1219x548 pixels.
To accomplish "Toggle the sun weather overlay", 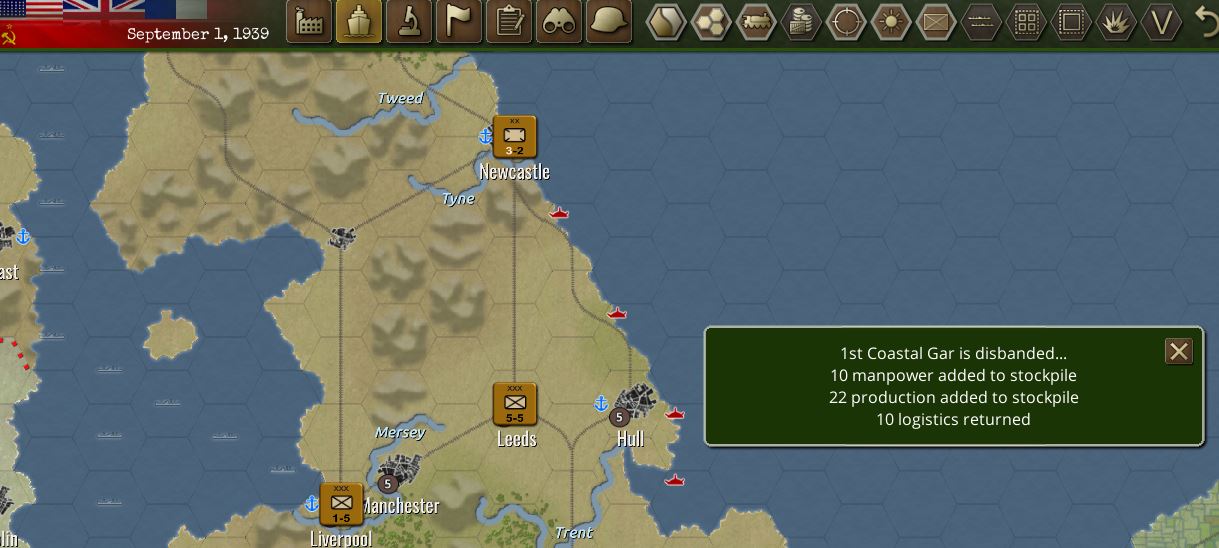I will 890,21.
